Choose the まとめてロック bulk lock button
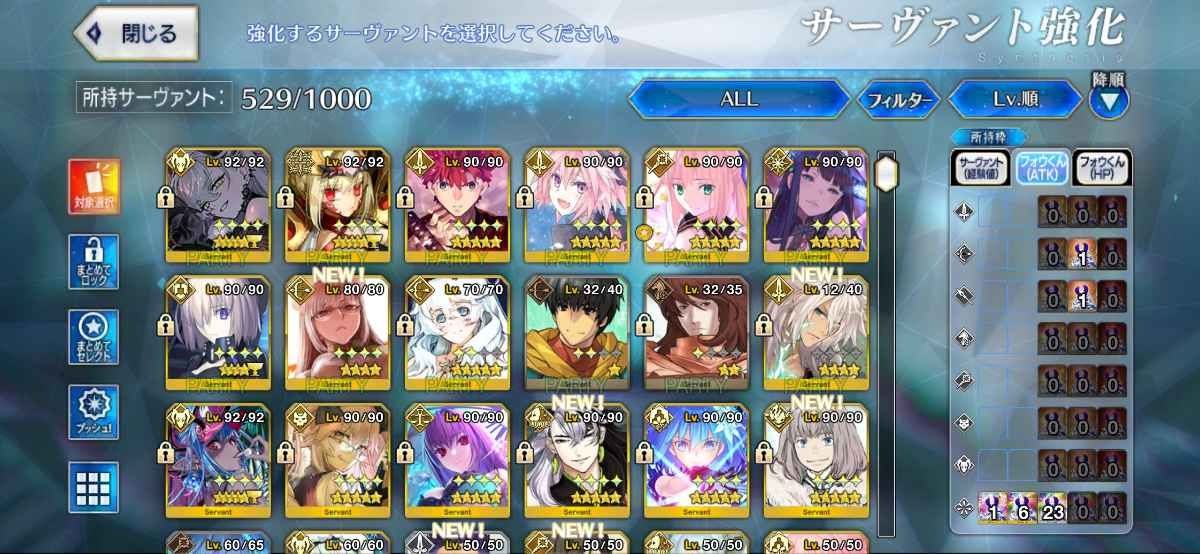 click(94, 262)
